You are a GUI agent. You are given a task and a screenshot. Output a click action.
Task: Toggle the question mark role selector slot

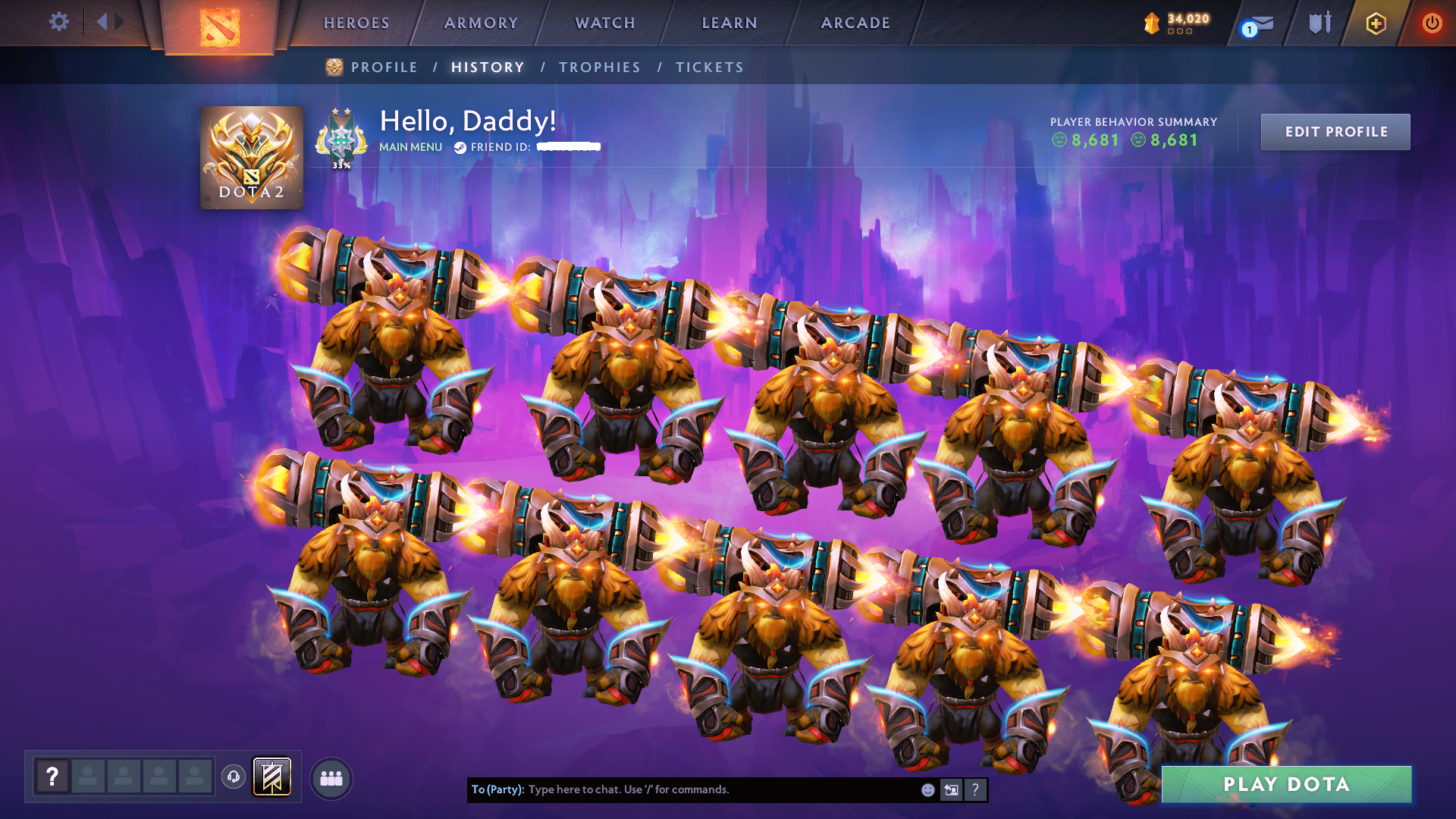point(51,776)
